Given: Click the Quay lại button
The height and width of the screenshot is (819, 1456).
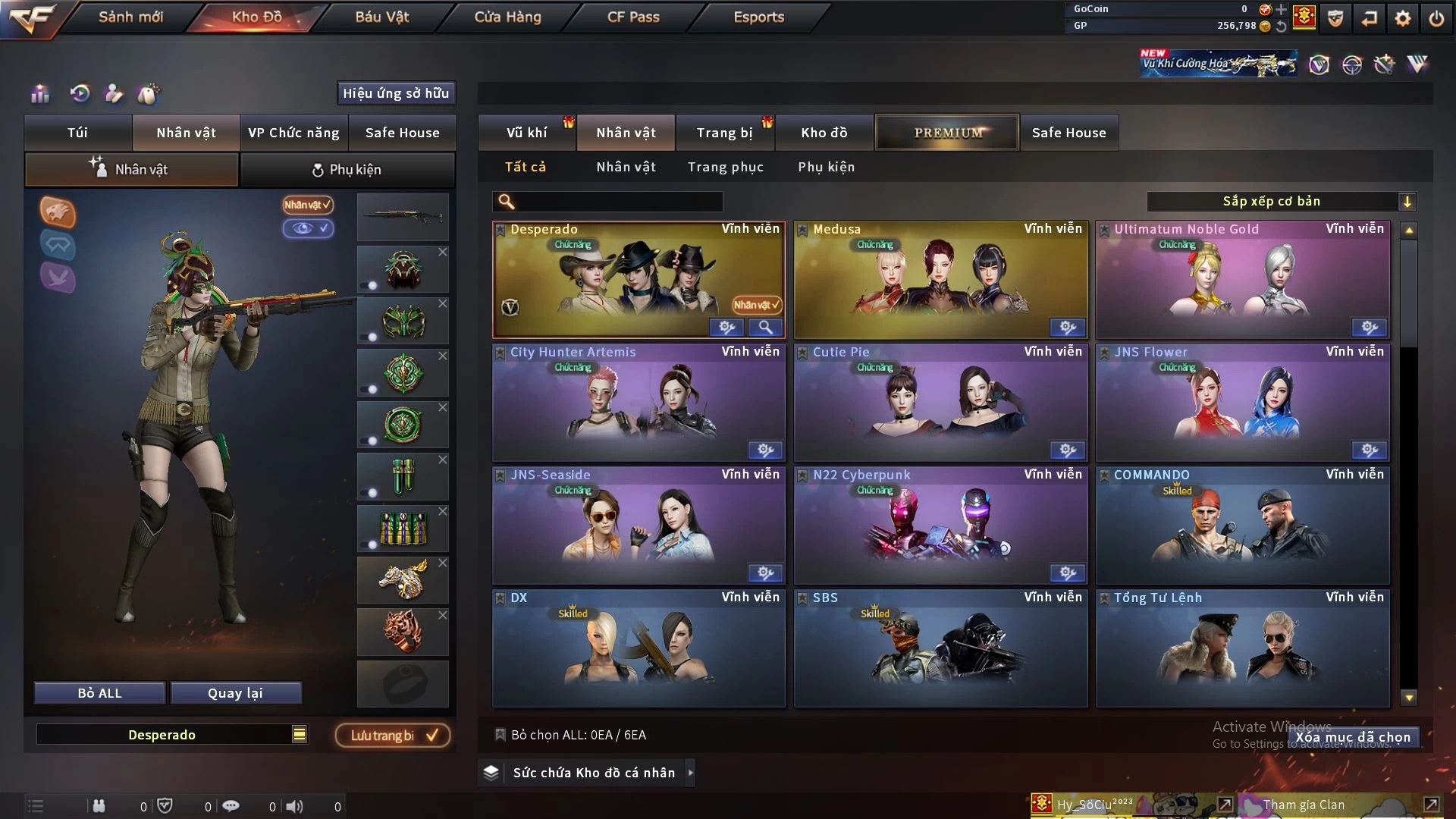Looking at the screenshot, I should coord(235,693).
